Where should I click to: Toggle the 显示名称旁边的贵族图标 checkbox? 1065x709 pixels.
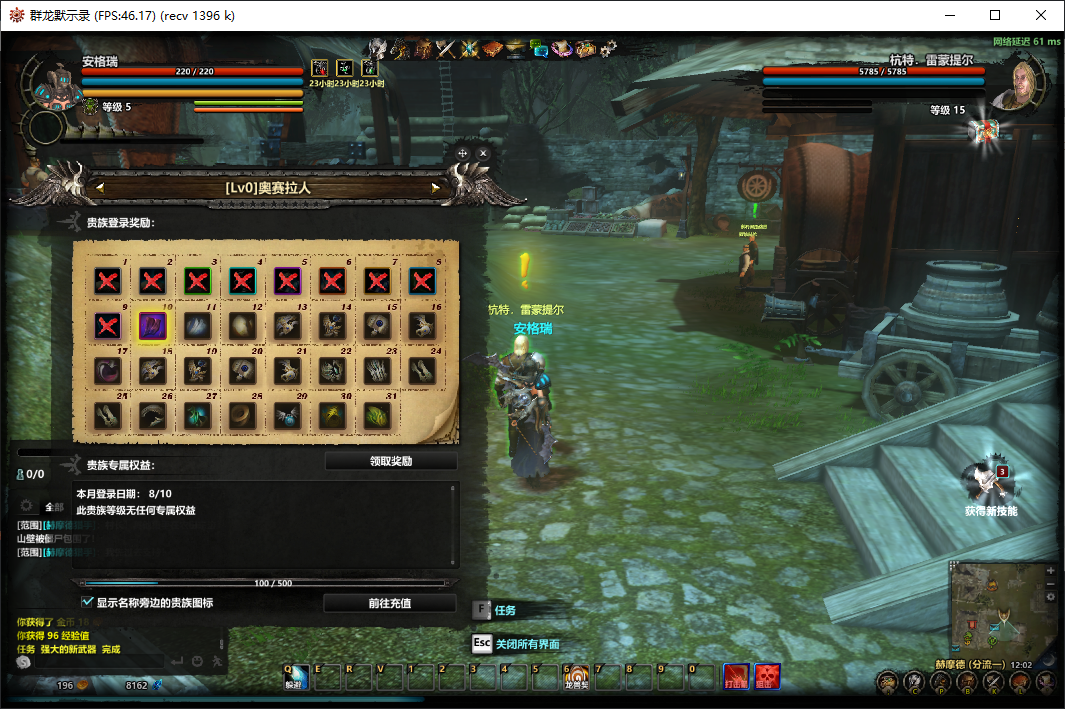pyautogui.click(x=87, y=602)
